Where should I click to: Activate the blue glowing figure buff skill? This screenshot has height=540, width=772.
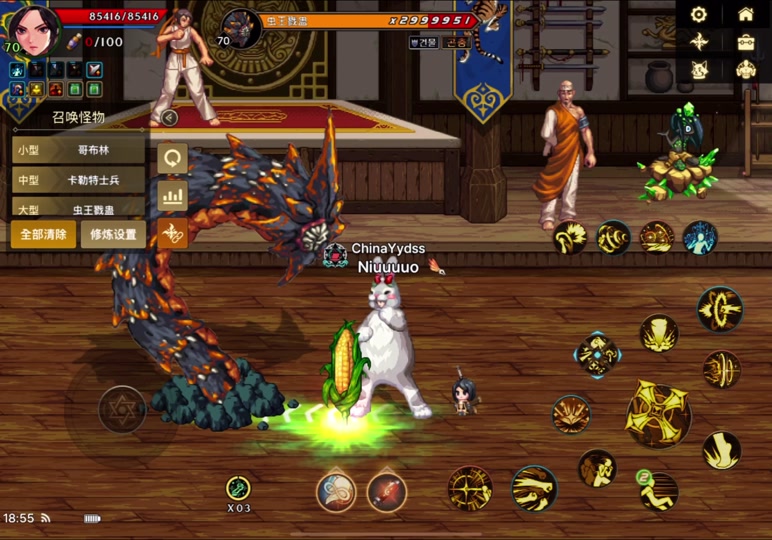coord(700,238)
